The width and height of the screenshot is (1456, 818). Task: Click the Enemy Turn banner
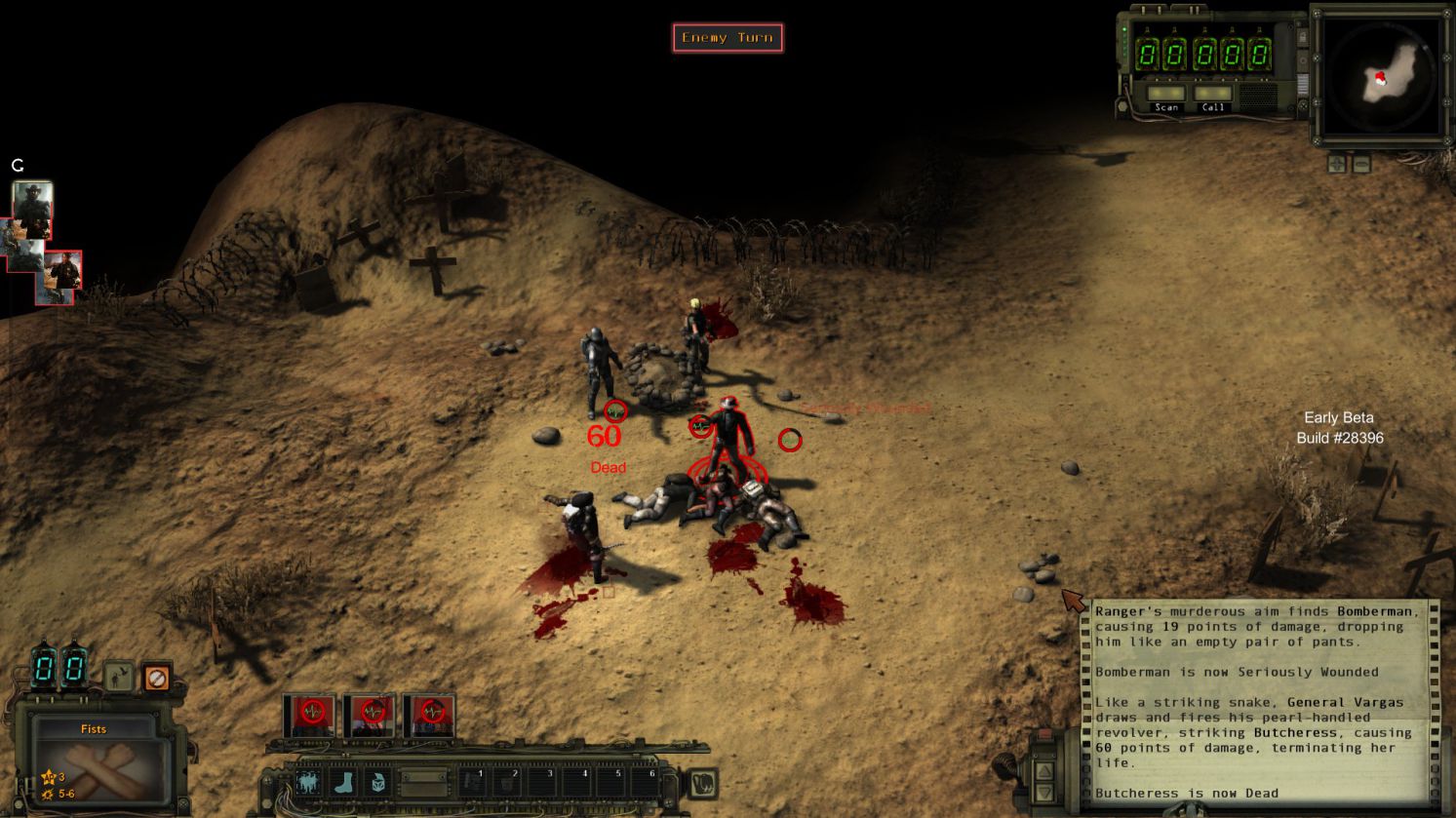tap(728, 38)
